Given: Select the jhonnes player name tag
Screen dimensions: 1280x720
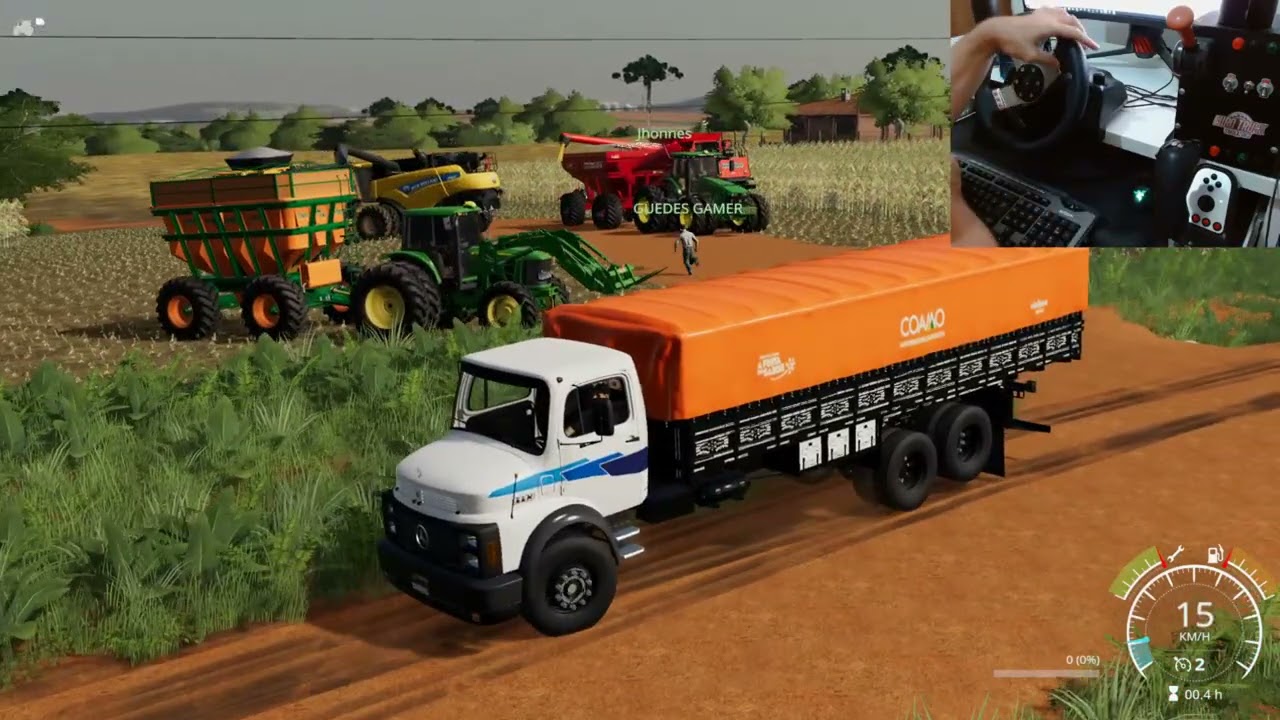Looking at the screenshot, I should pyautogui.click(x=663, y=132).
